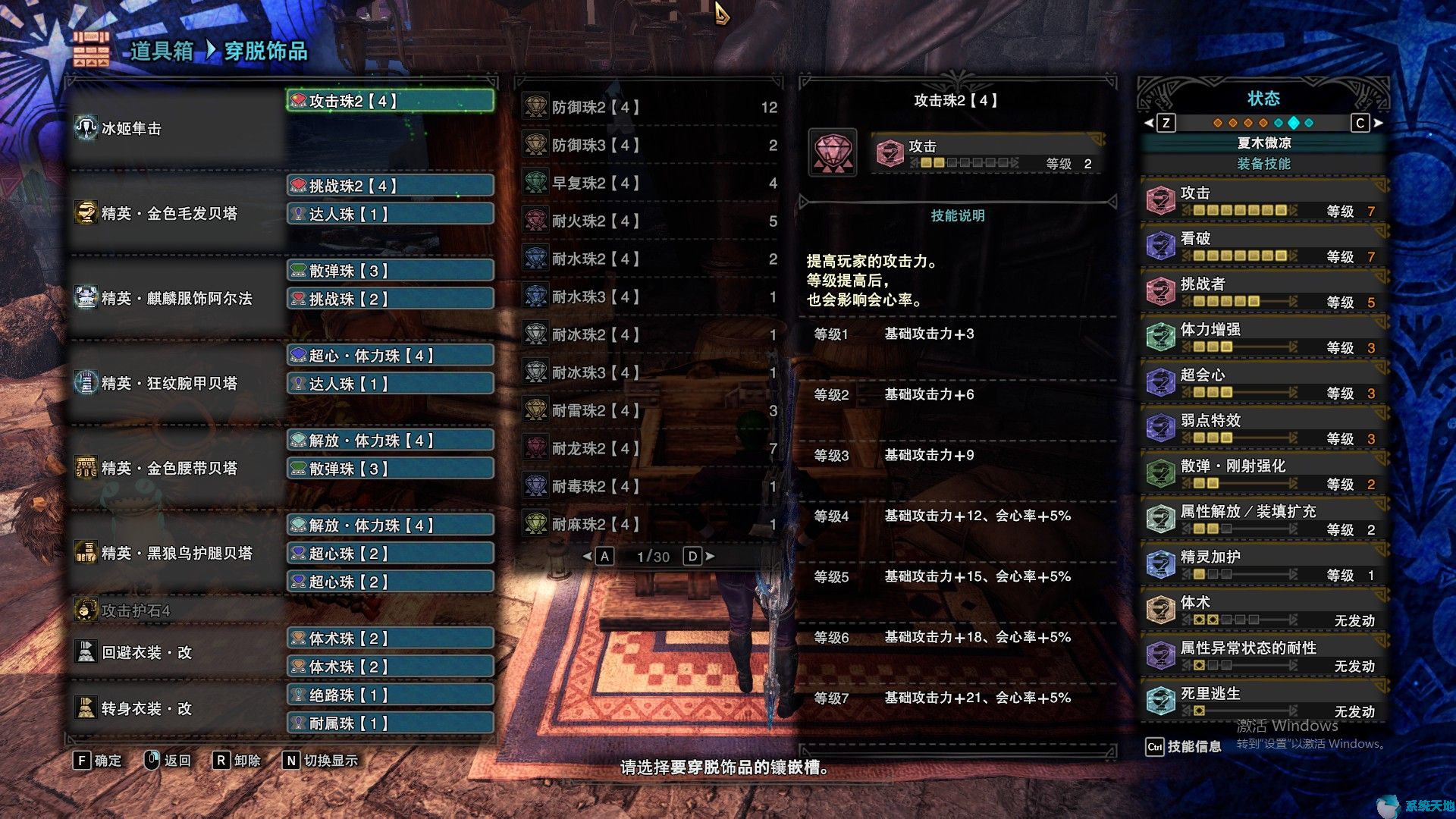The height and width of the screenshot is (819, 1456).
Task: Select 耐火珠2【4】 from the list
Action: pyautogui.click(x=649, y=221)
